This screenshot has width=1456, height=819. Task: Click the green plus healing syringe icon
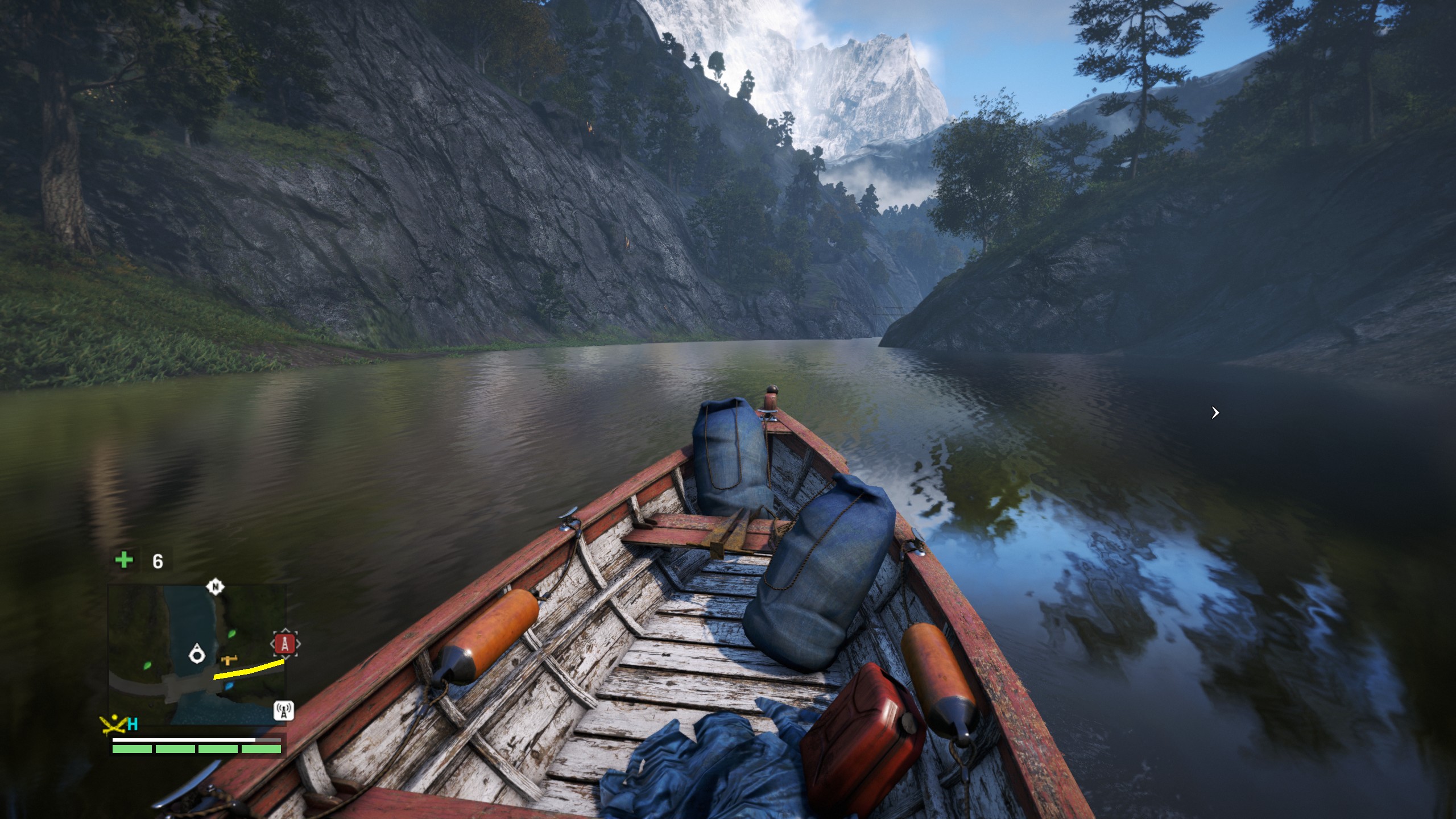click(x=124, y=560)
